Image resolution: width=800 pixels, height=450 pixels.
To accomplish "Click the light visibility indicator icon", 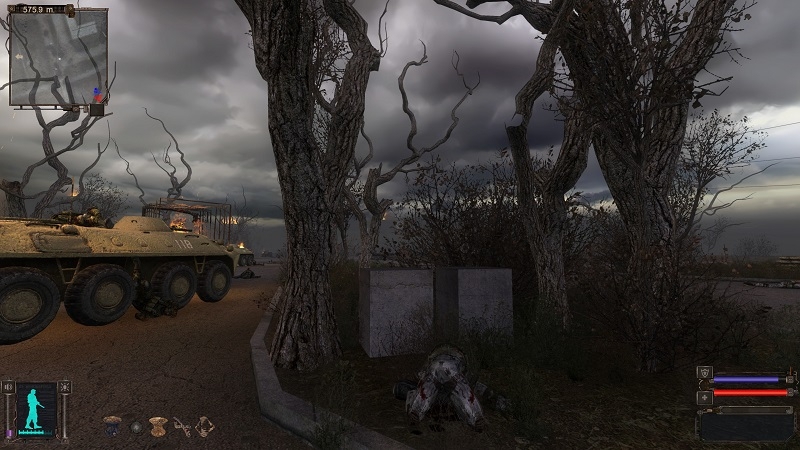I will point(65,386).
